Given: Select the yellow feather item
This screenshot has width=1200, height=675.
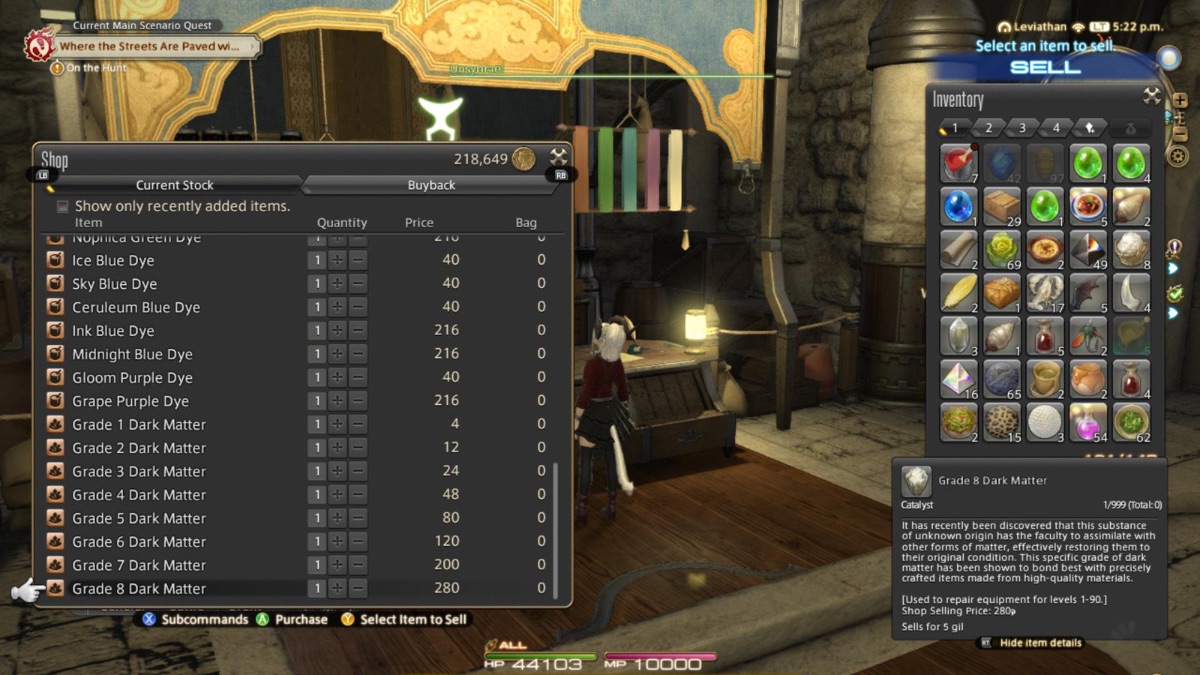Looking at the screenshot, I should pos(958,292).
